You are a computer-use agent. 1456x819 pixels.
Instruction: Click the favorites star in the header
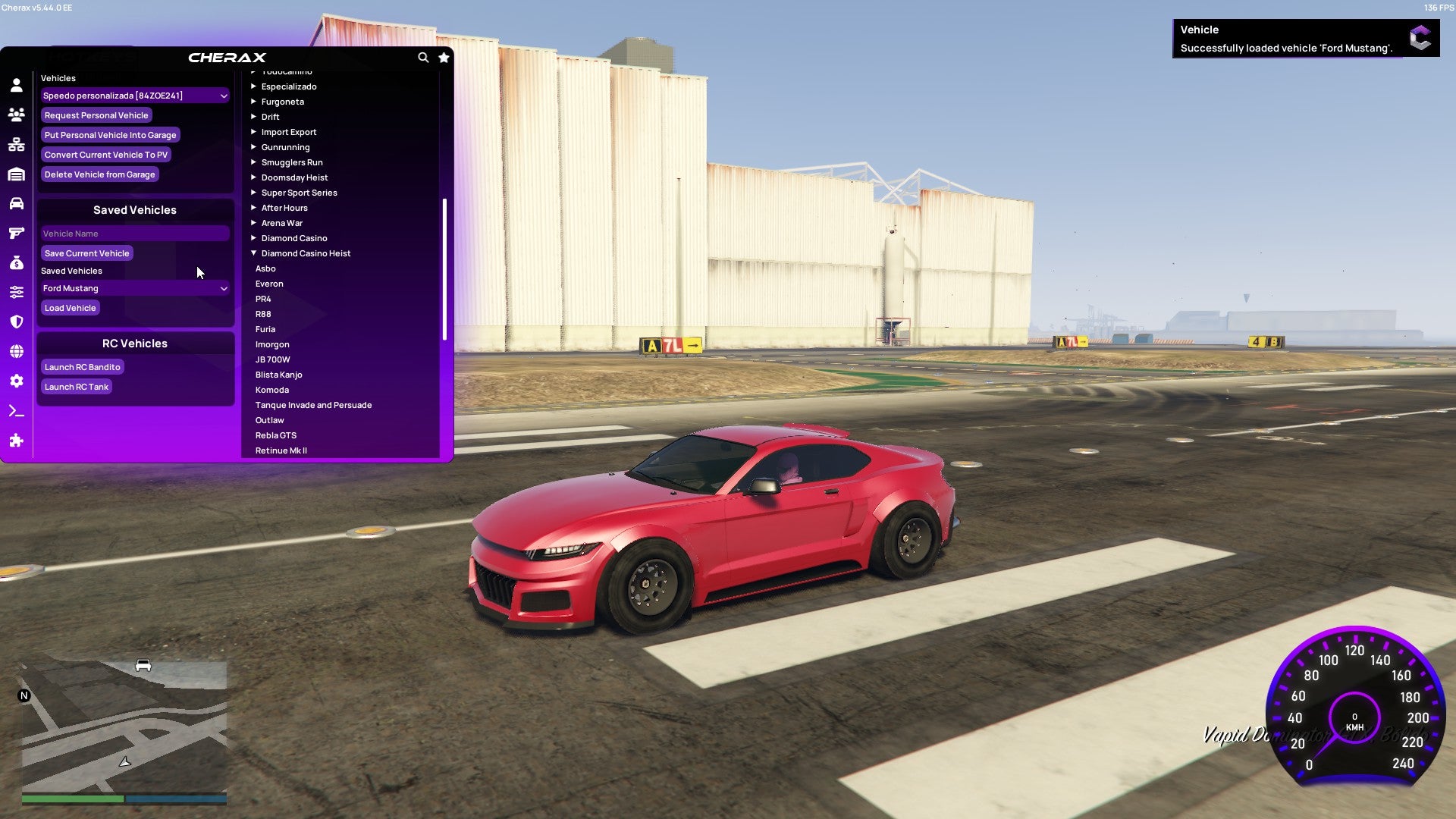pyautogui.click(x=444, y=57)
